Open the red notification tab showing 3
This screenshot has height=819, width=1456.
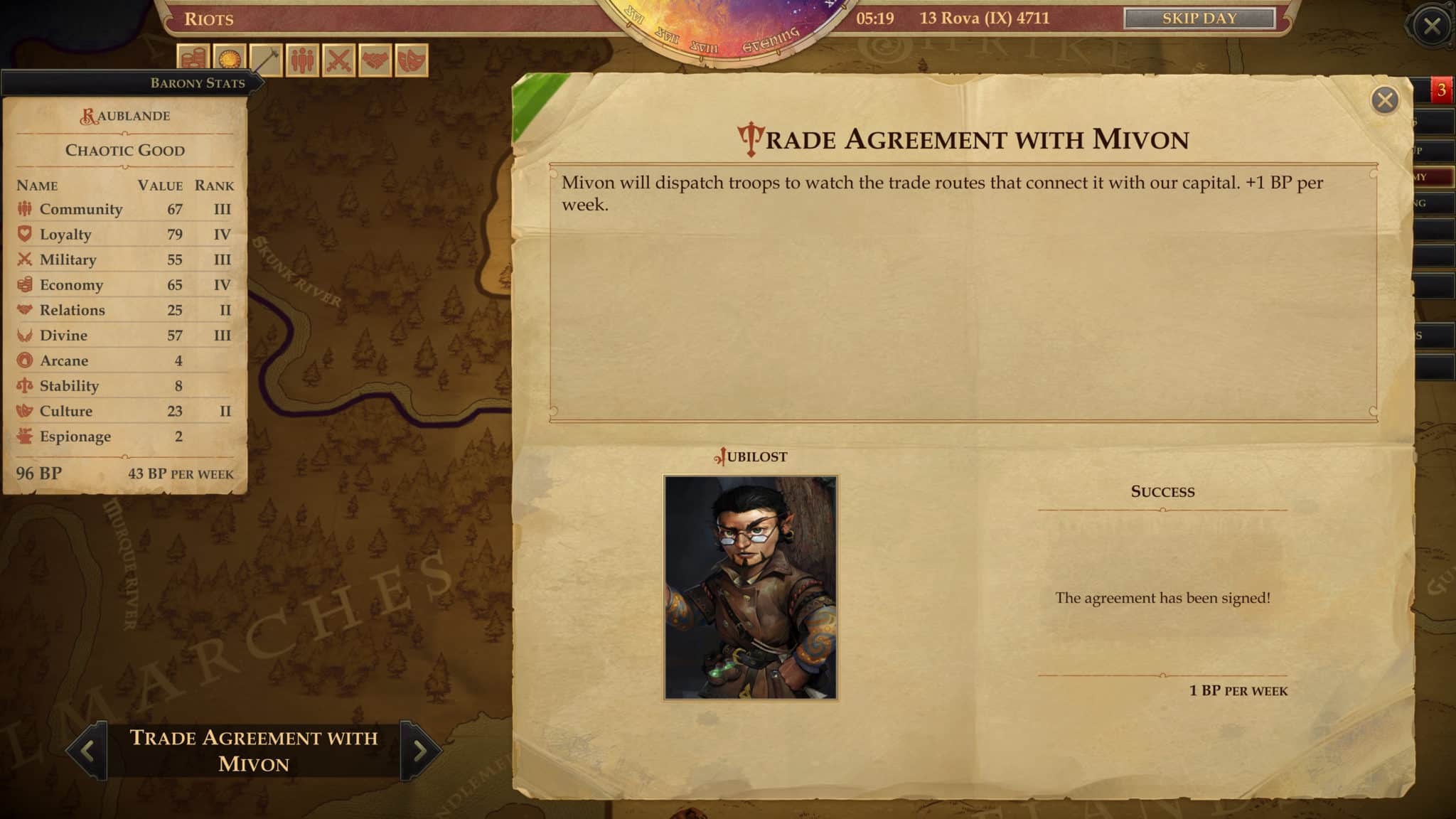point(1440,91)
